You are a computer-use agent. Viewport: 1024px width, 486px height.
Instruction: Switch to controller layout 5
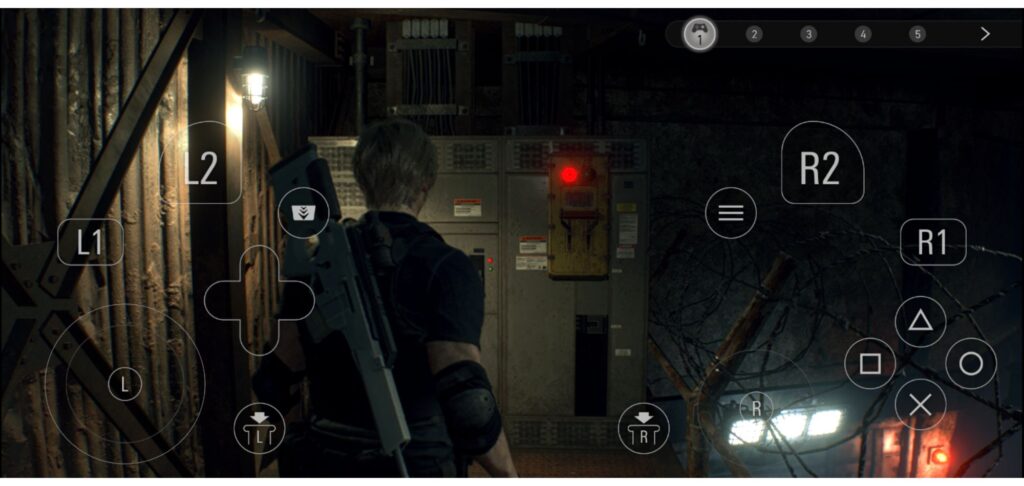pos(917,34)
